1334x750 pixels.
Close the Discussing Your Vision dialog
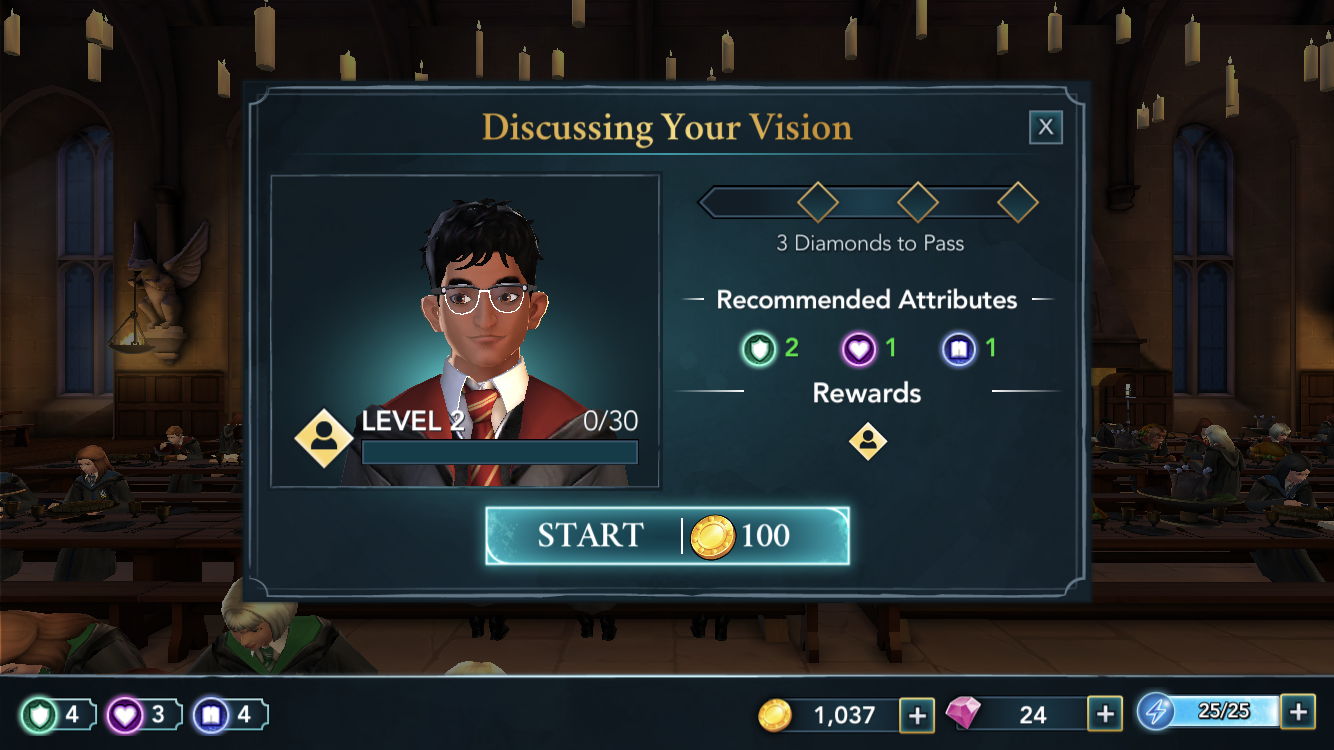pos(1045,127)
